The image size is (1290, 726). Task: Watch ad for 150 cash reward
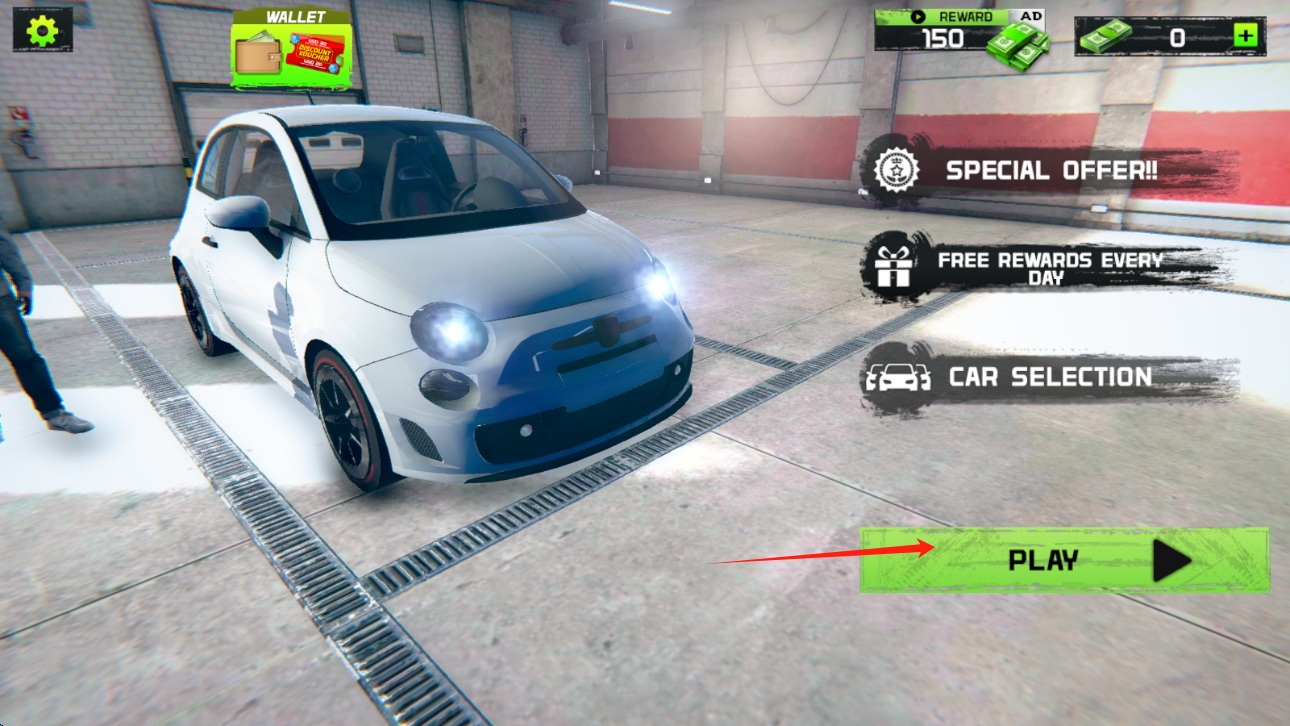coord(960,36)
